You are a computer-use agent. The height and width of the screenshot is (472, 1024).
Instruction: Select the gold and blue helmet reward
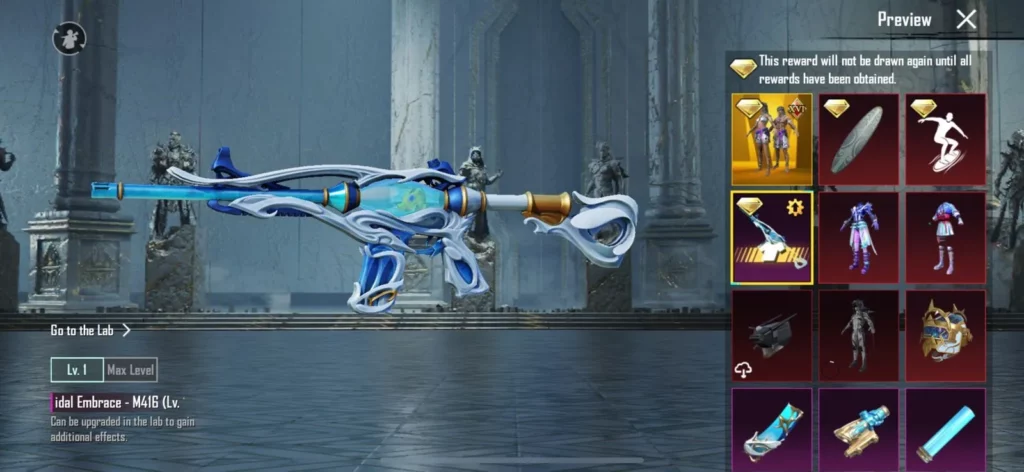click(x=946, y=335)
